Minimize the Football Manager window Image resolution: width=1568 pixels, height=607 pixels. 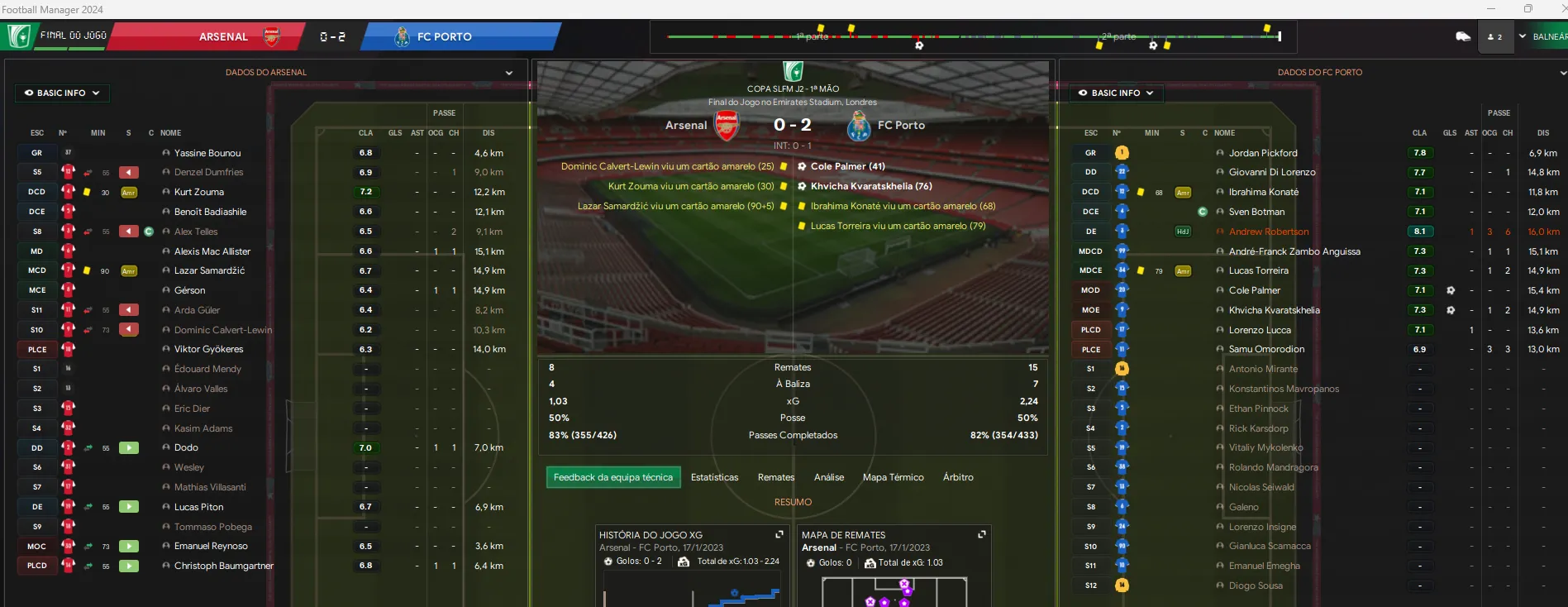(1490, 9)
